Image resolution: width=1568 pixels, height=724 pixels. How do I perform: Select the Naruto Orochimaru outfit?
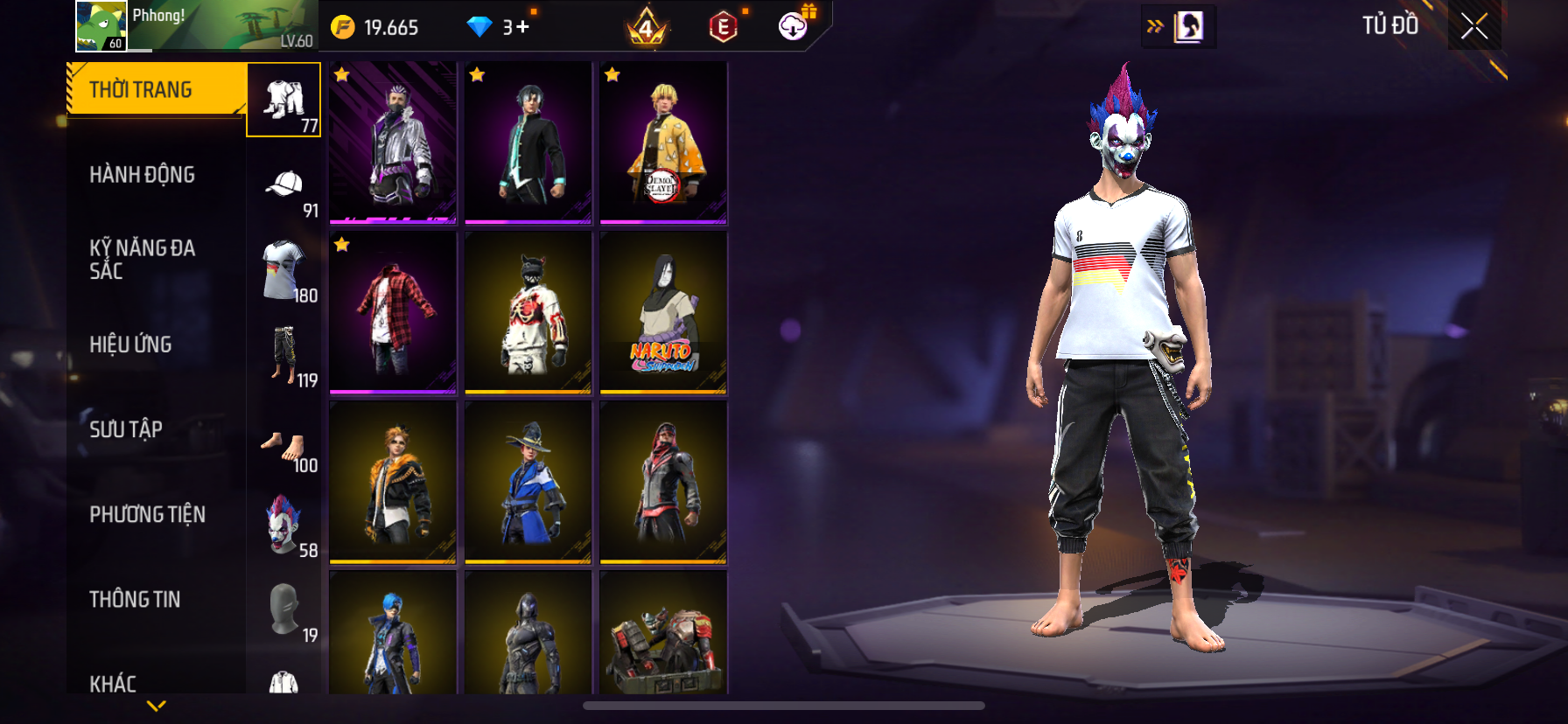[663, 312]
